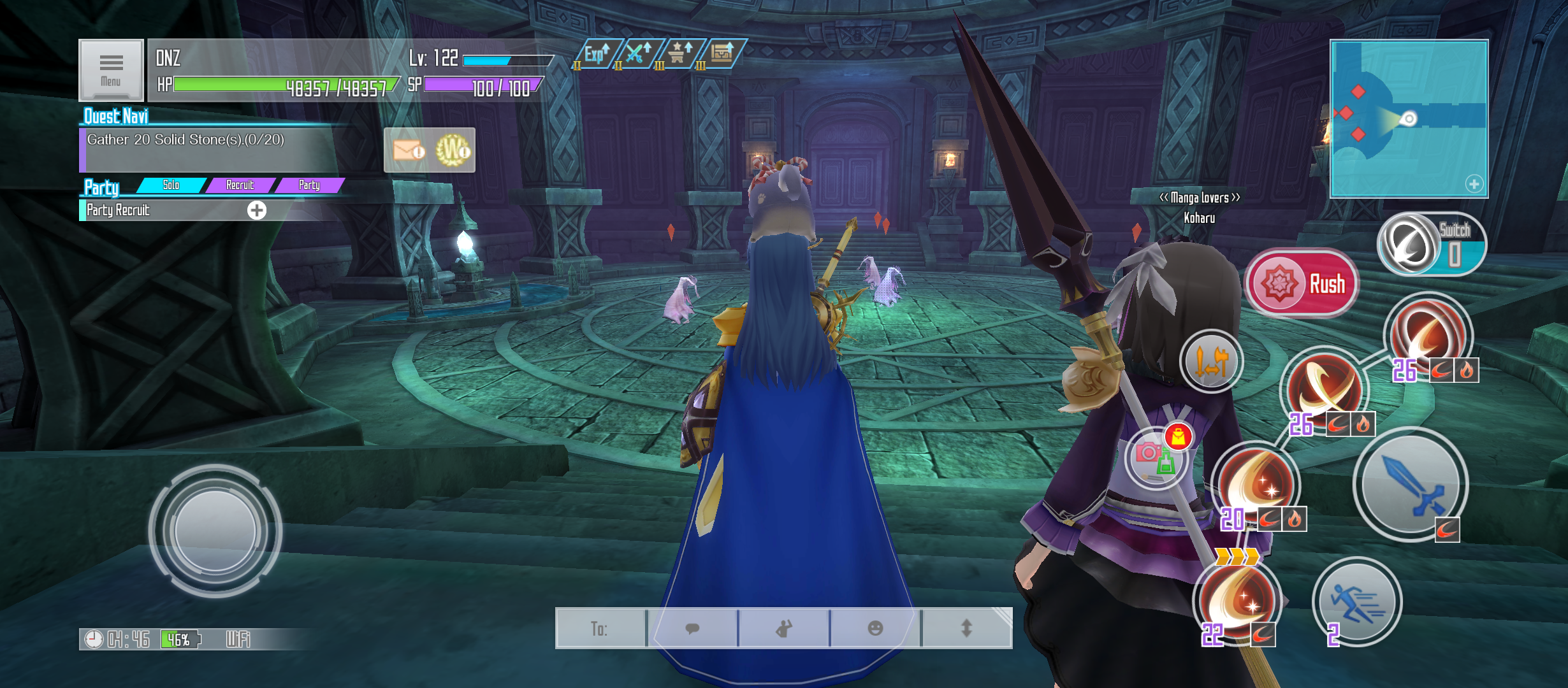The width and height of the screenshot is (1568, 688).
Task: Click the Party Recruit plus button
Action: click(x=257, y=210)
